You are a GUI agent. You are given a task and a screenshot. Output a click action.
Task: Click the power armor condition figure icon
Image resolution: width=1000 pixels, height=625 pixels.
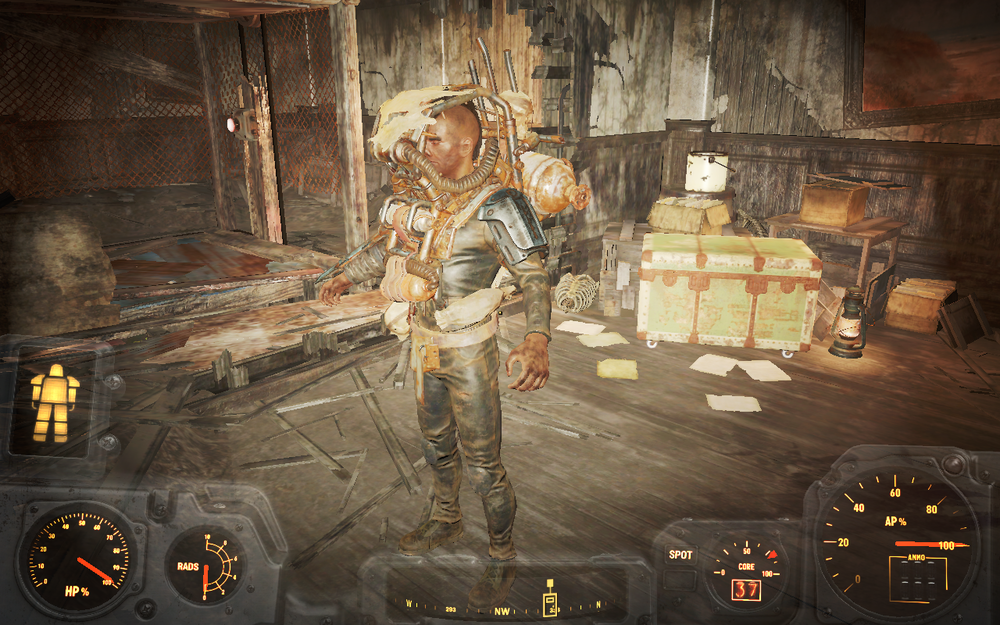point(54,402)
